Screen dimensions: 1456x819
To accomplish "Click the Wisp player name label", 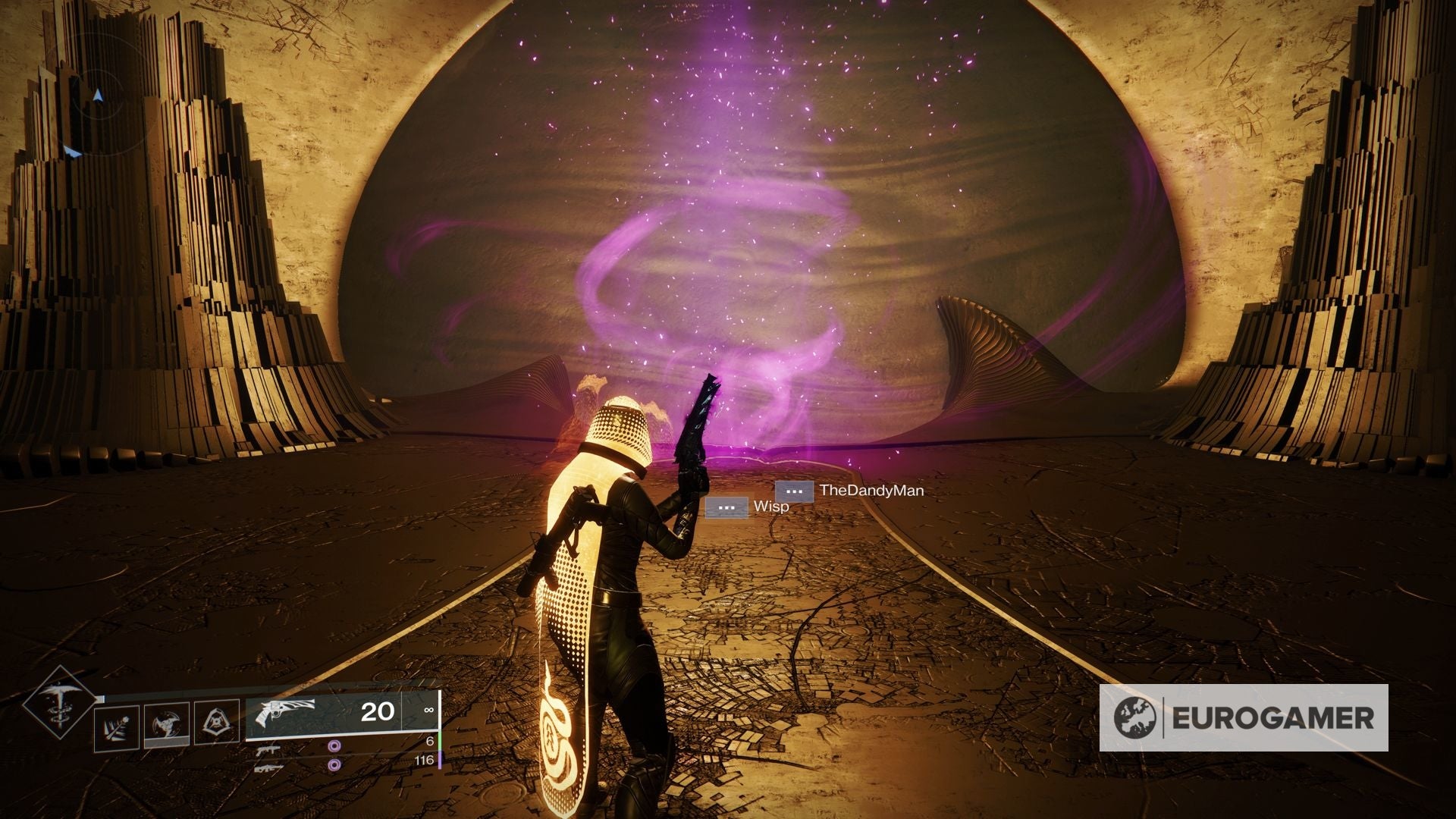I will (771, 507).
